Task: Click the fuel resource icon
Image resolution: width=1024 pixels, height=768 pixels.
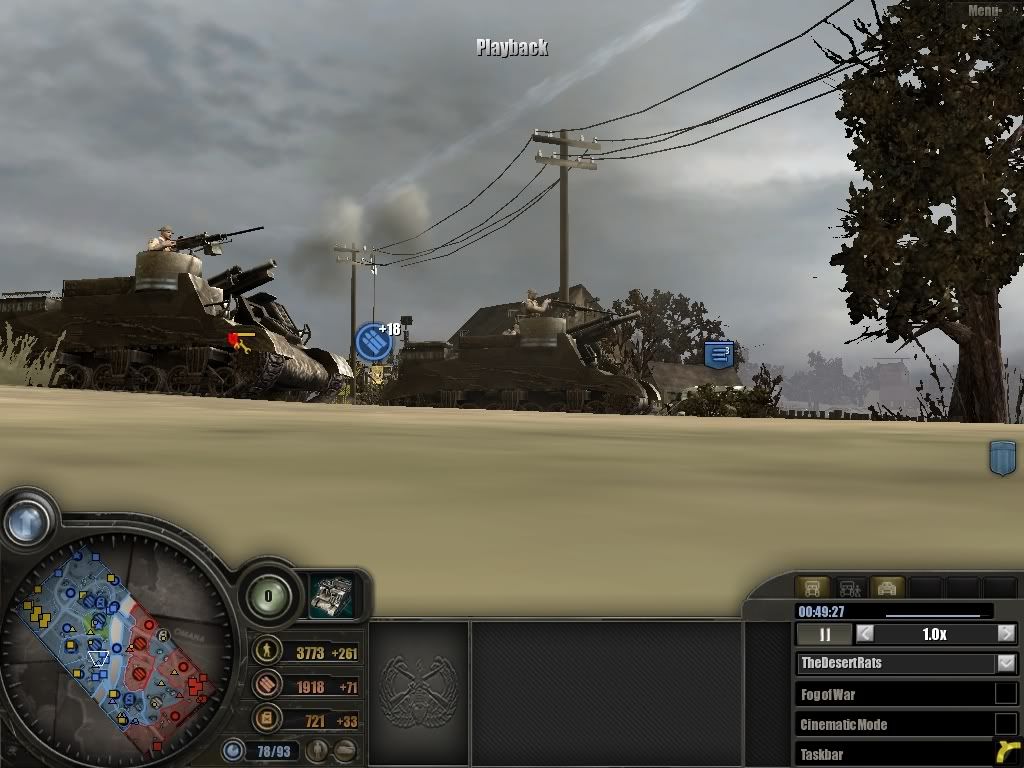Action: coord(267,718)
